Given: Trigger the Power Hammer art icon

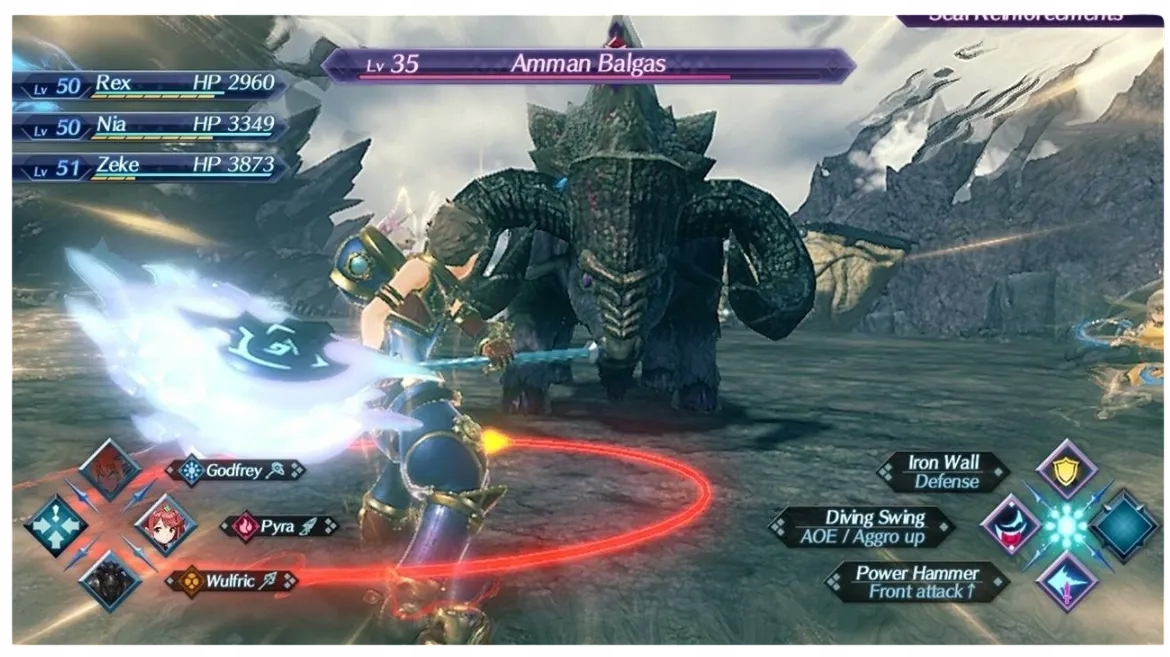Looking at the screenshot, I should pos(1066,581).
